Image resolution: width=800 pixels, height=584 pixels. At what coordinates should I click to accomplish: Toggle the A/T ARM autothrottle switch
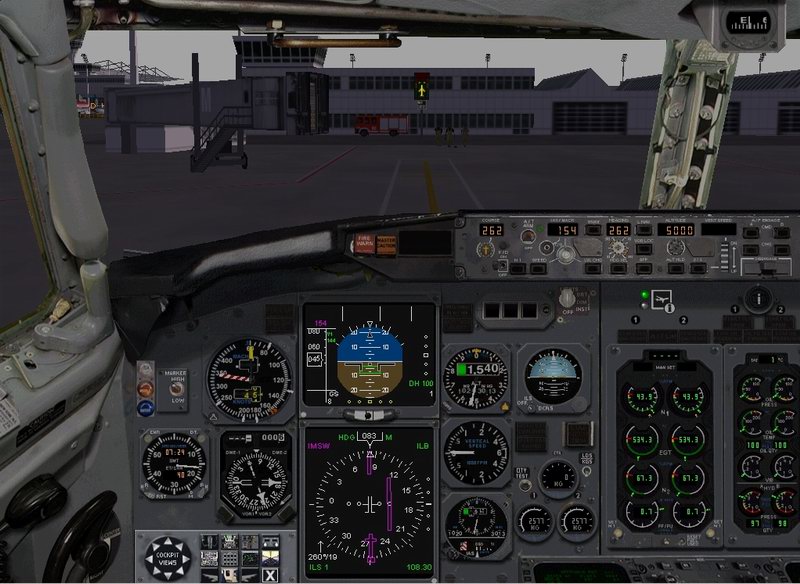pyautogui.click(x=527, y=238)
